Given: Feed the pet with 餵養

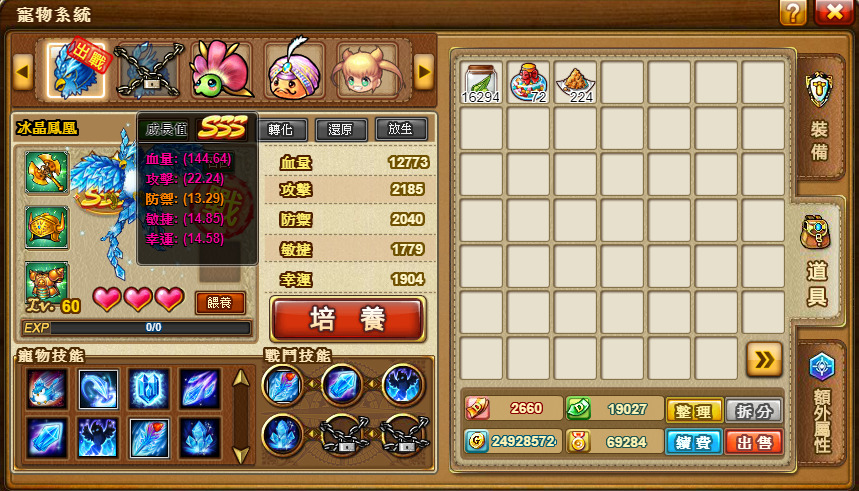Looking at the screenshot, I should tap(220, 302).
